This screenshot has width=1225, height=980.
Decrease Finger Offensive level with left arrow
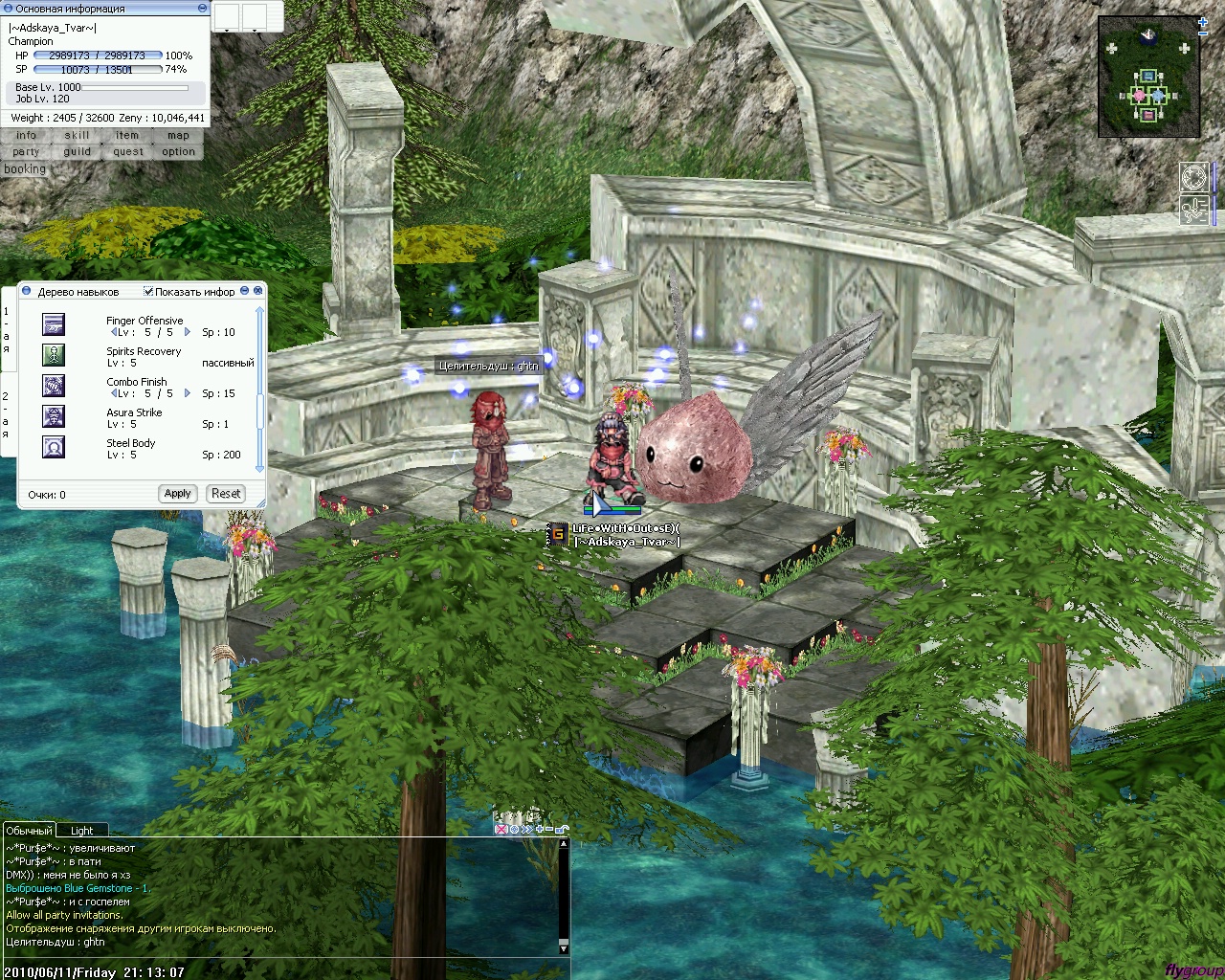point(114,332)
